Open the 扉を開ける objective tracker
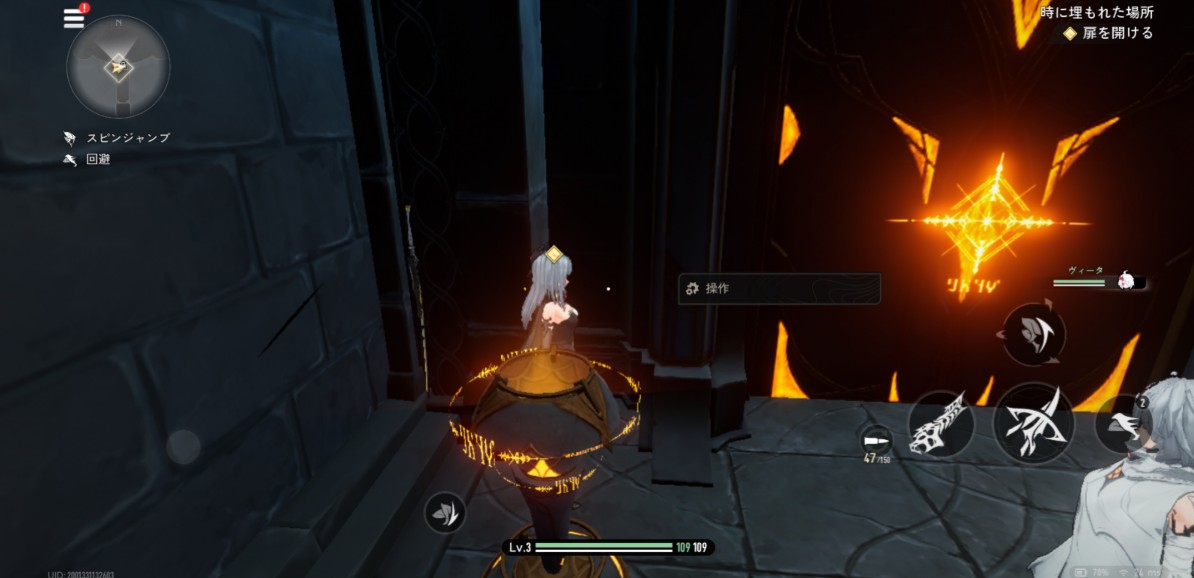Screen dimensions: 1194x578 pos(1108,33)
